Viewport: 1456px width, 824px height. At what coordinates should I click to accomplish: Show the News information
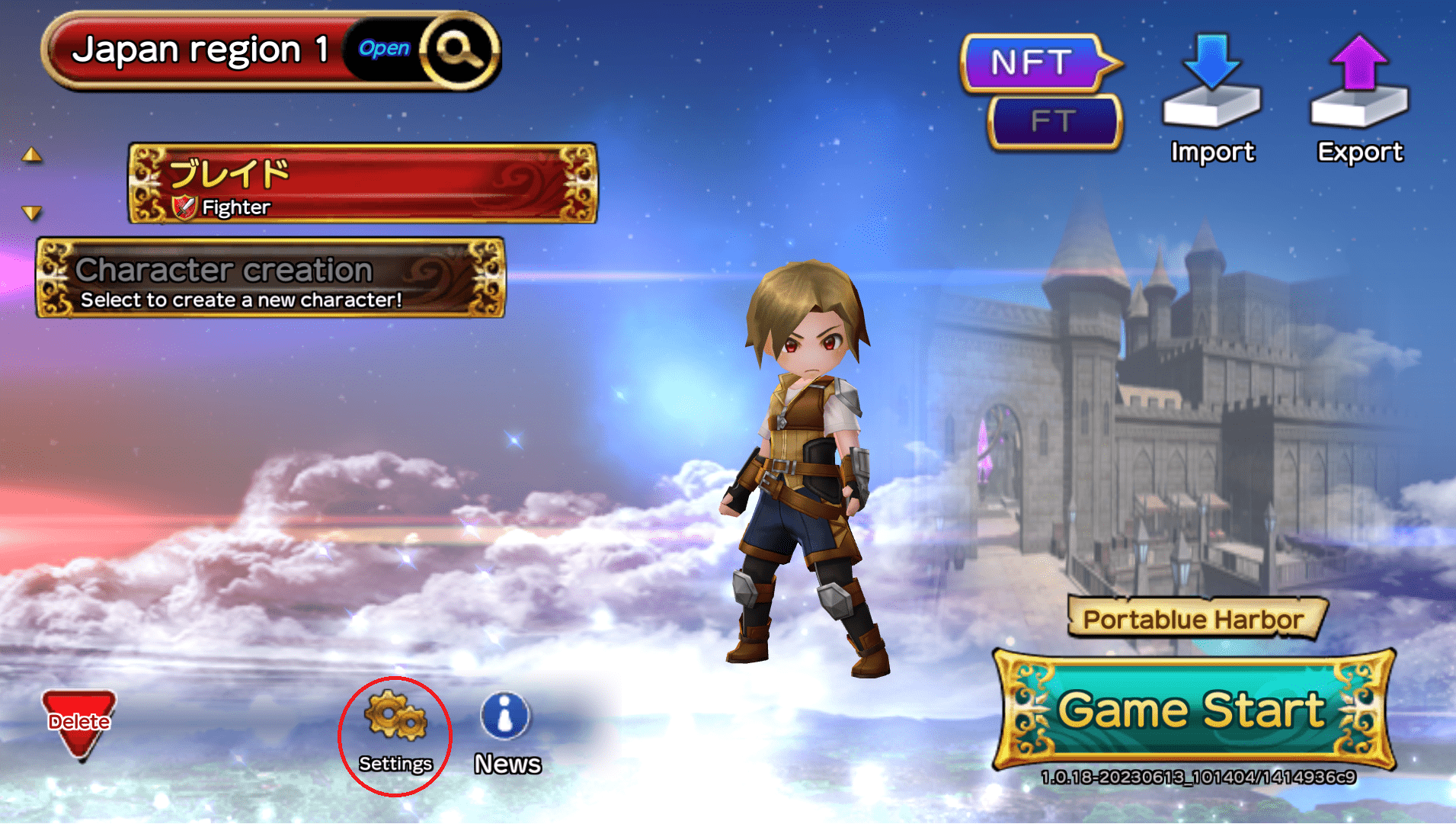[x=507, y=733]
